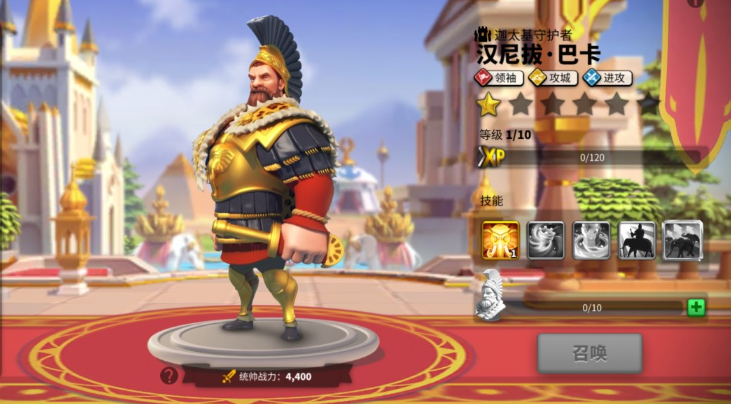Screen dimensions: 731x404
Task: View the mounted rider skill icon
Action: pos(637,240)
